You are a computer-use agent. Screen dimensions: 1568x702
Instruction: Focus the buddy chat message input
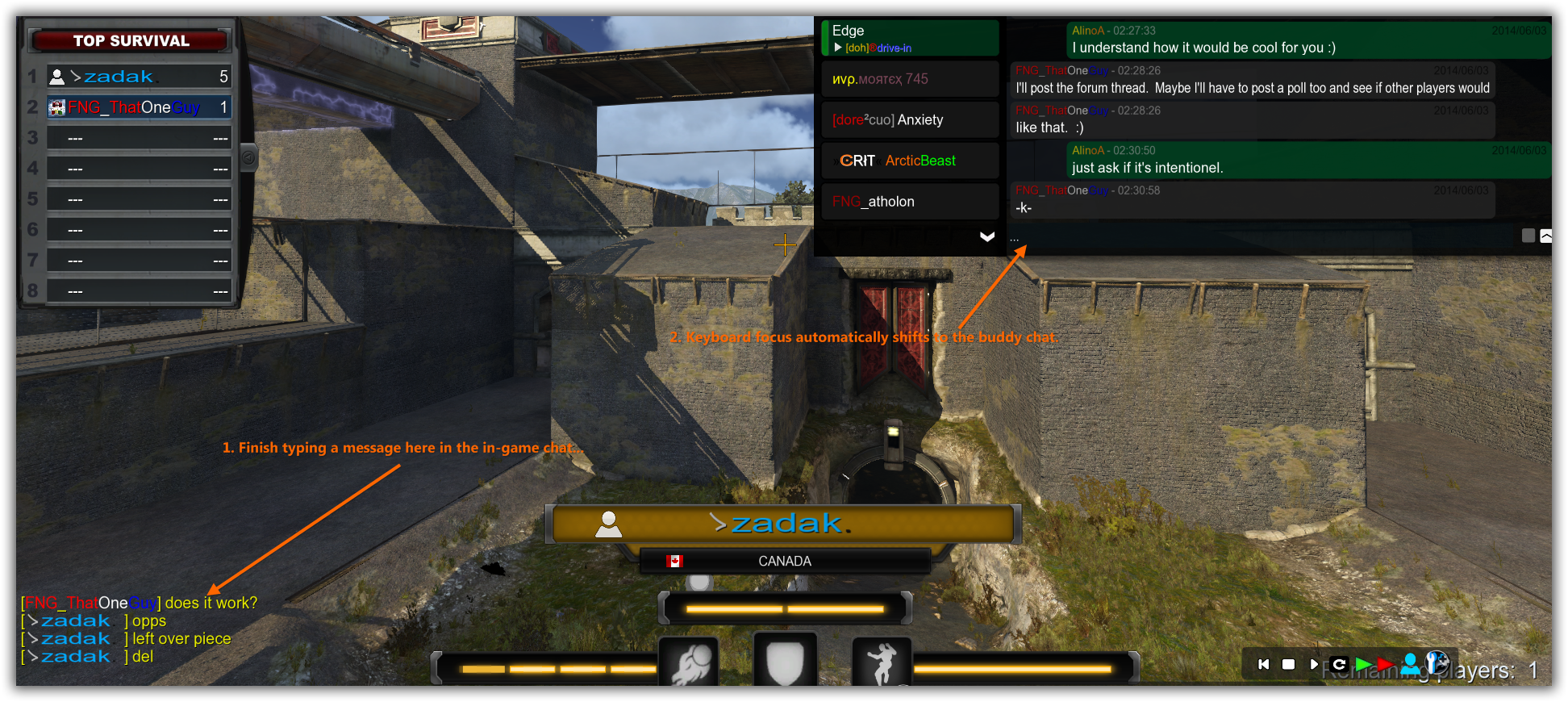(1258, 239)
